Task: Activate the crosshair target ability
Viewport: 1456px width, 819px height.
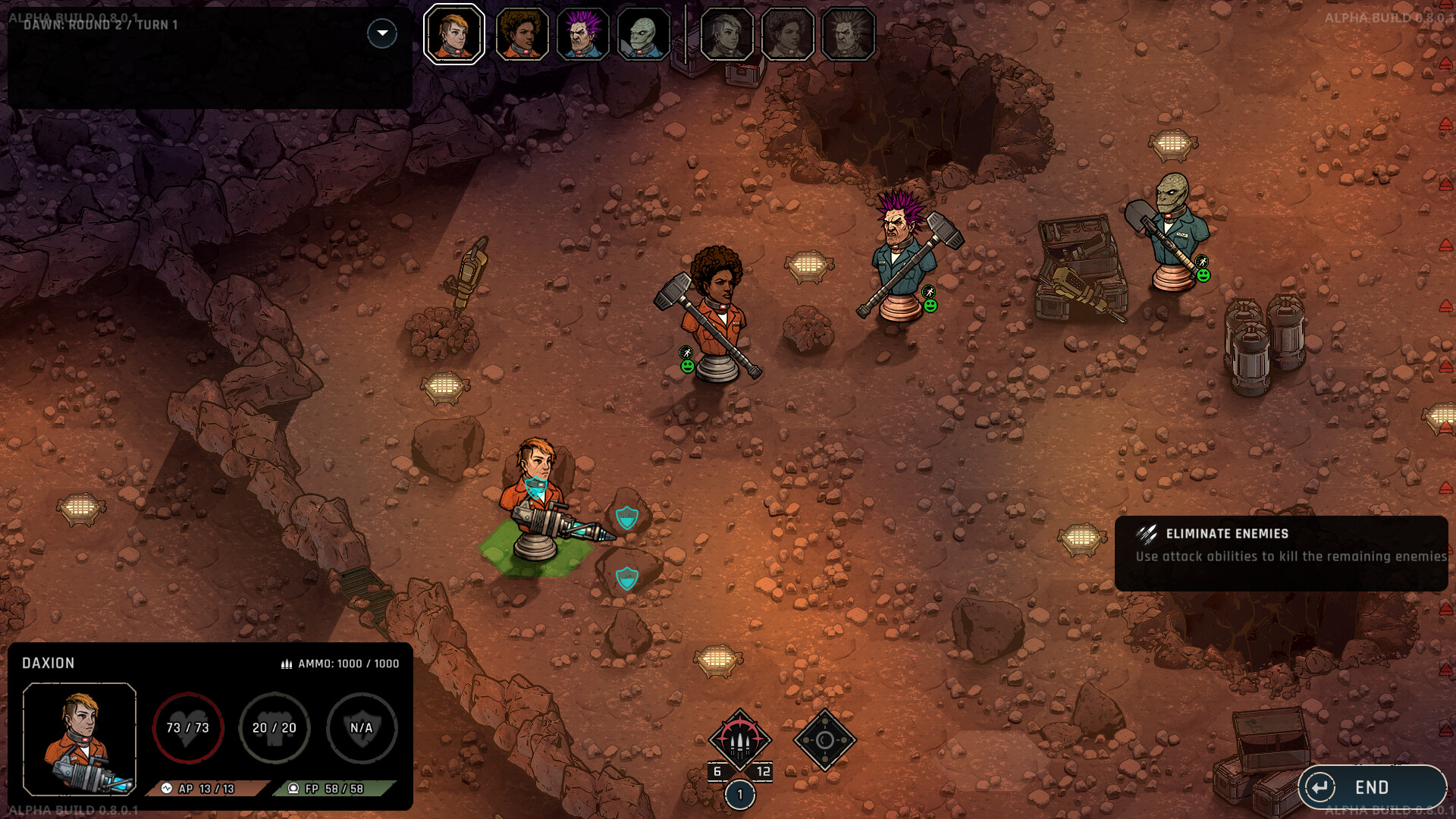Action: 824,740
